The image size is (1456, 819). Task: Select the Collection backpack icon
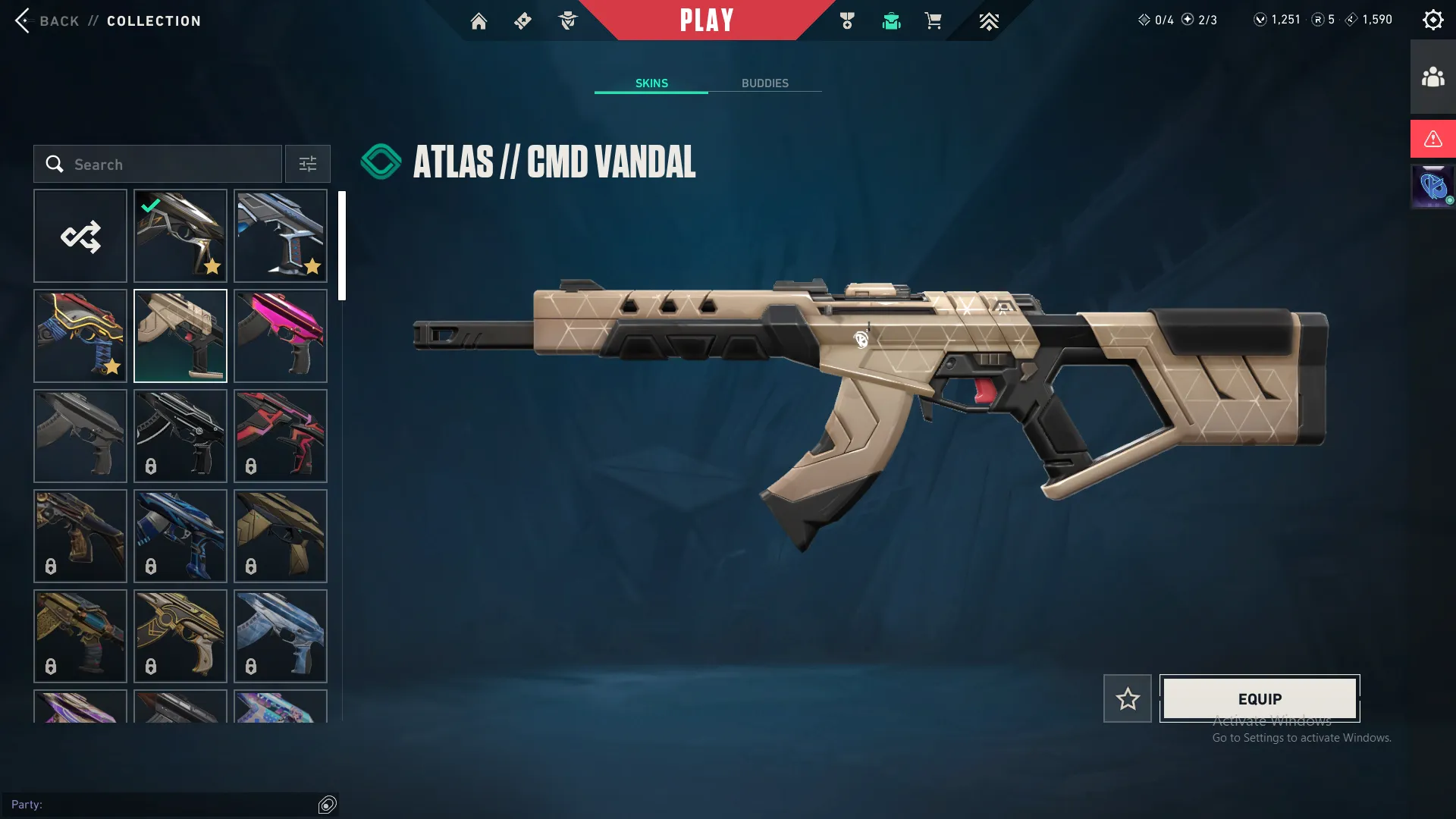coord(891,20)
